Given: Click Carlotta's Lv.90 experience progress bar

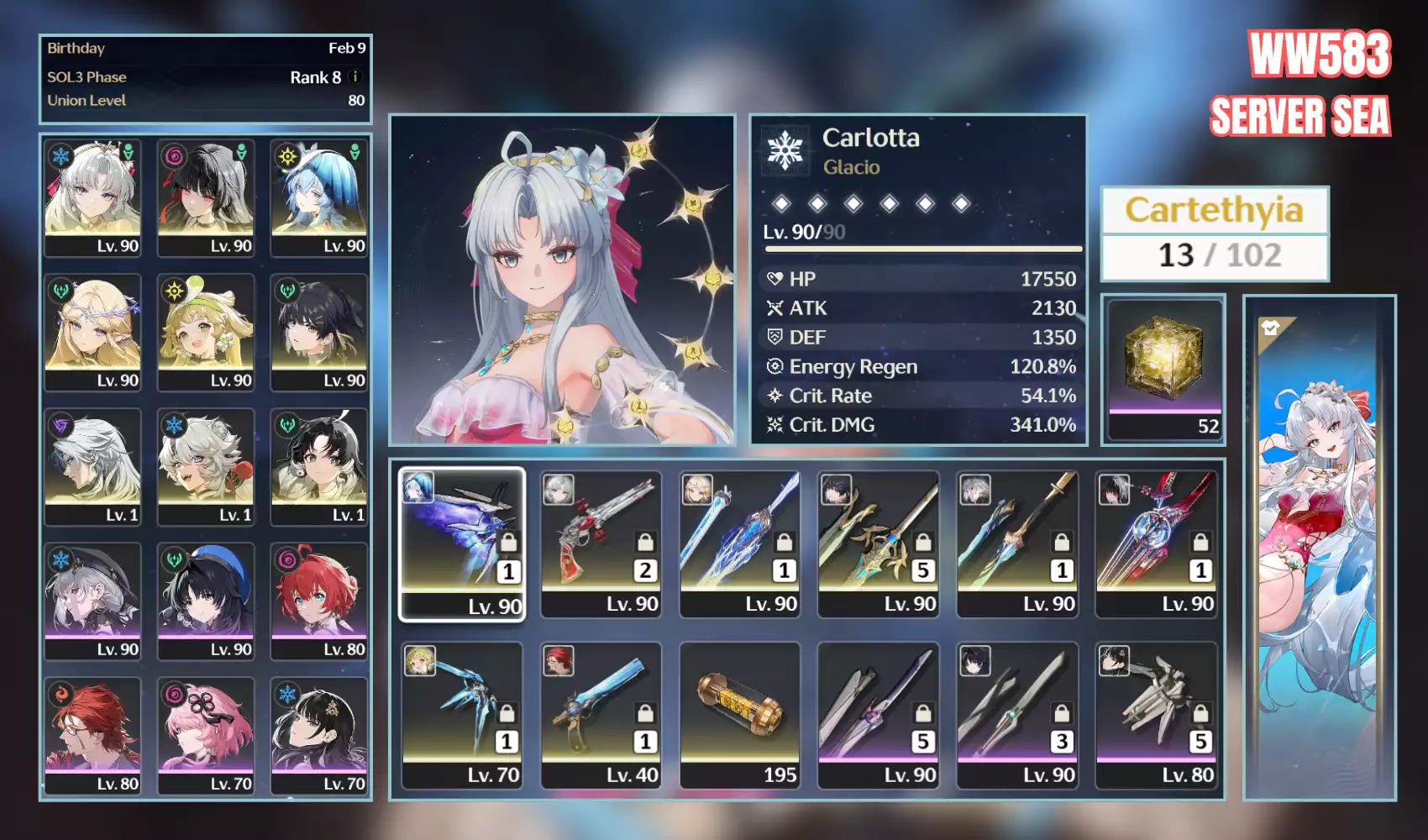Looking at the screenshot, I should (920, 249).
